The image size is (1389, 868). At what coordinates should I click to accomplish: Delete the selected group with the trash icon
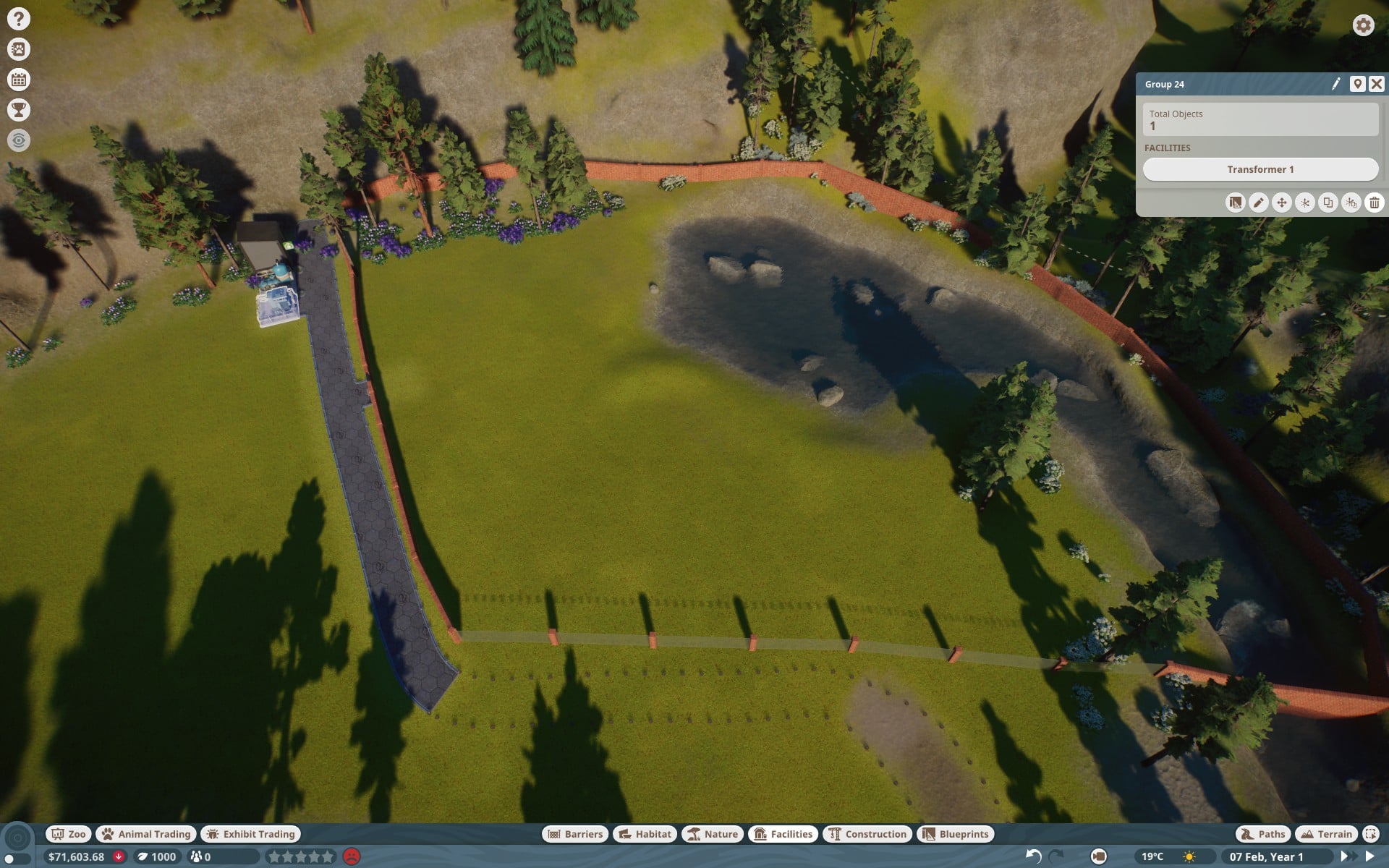1374,203
